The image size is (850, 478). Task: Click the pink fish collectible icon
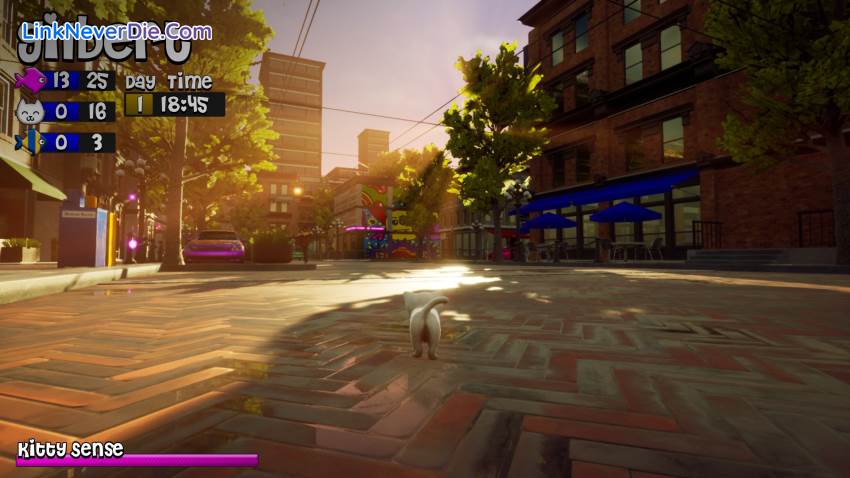(29, 80)
